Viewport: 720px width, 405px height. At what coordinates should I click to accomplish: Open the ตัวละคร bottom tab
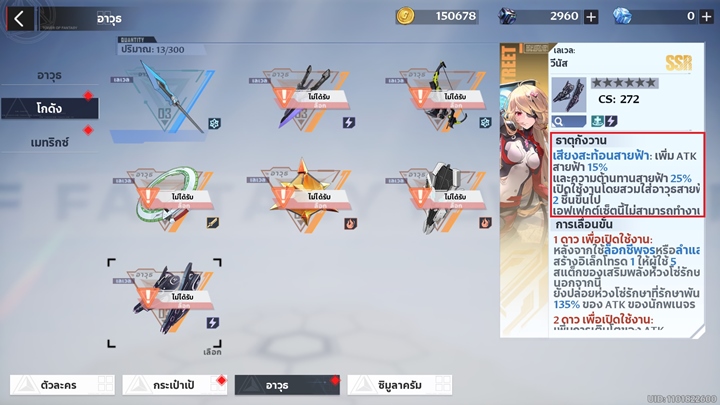(x=63, y=384)
